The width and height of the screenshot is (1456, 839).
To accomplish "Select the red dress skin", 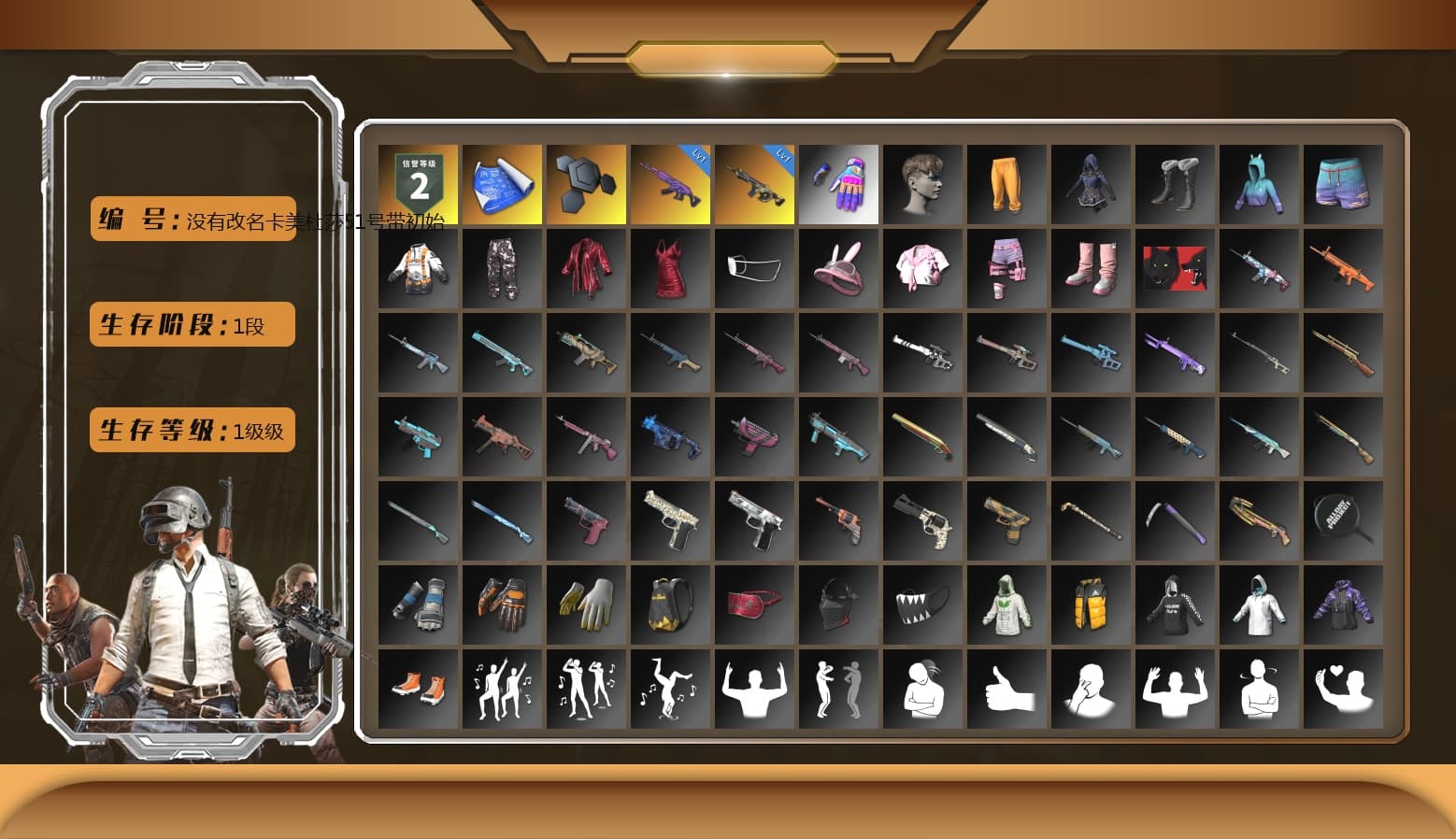I will pos(670,268).
